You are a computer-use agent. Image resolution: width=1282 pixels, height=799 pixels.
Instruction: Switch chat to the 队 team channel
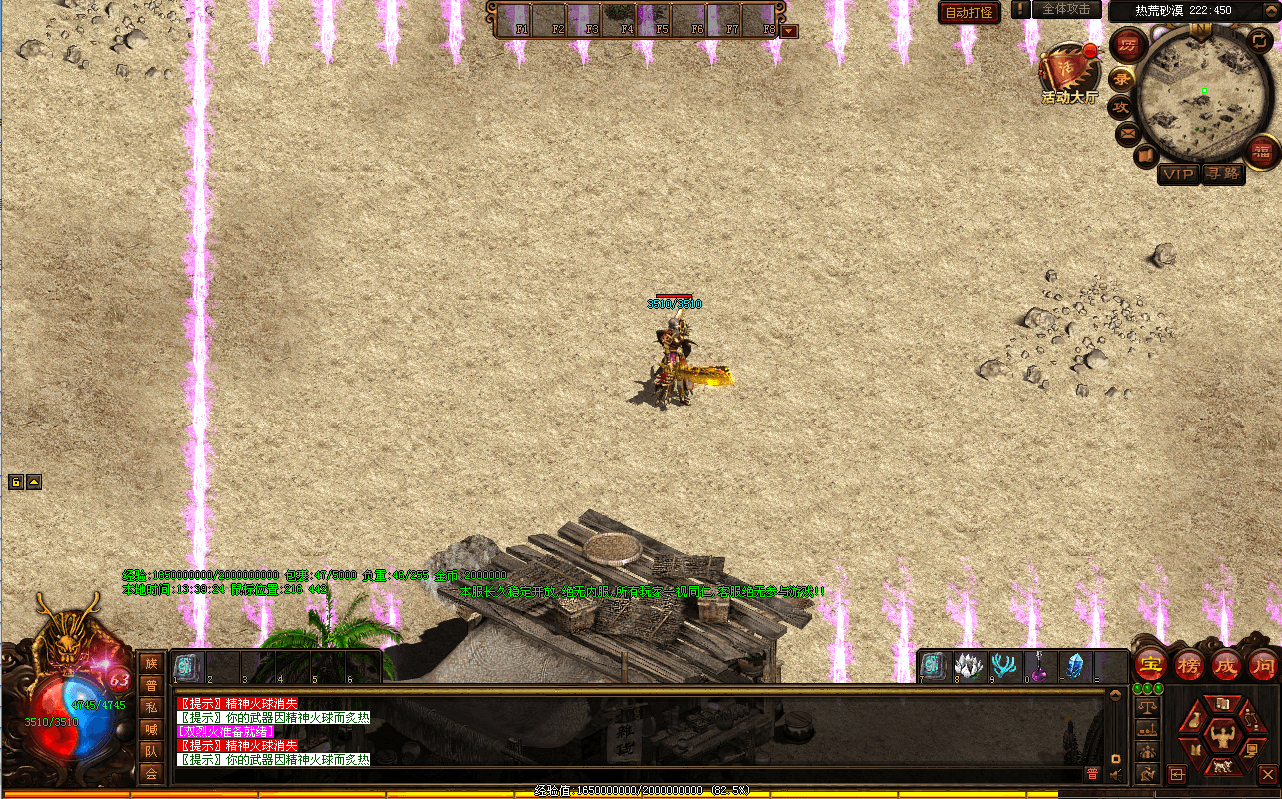pyautogui.click(x=151, y=751)
